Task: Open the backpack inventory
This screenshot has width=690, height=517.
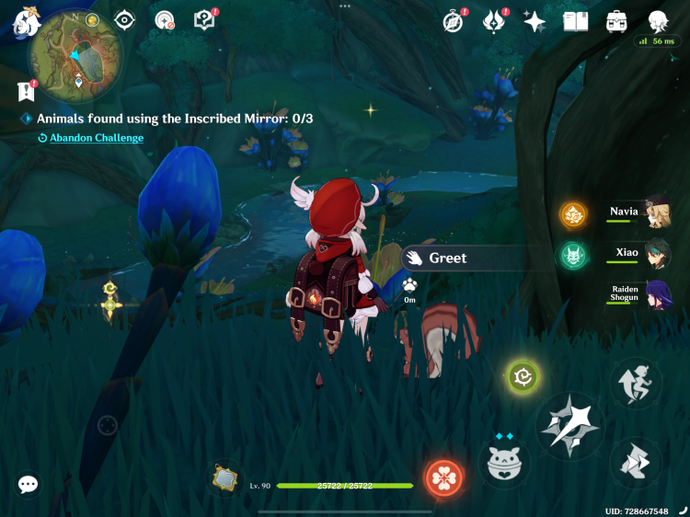Action: tap(616, 21)
